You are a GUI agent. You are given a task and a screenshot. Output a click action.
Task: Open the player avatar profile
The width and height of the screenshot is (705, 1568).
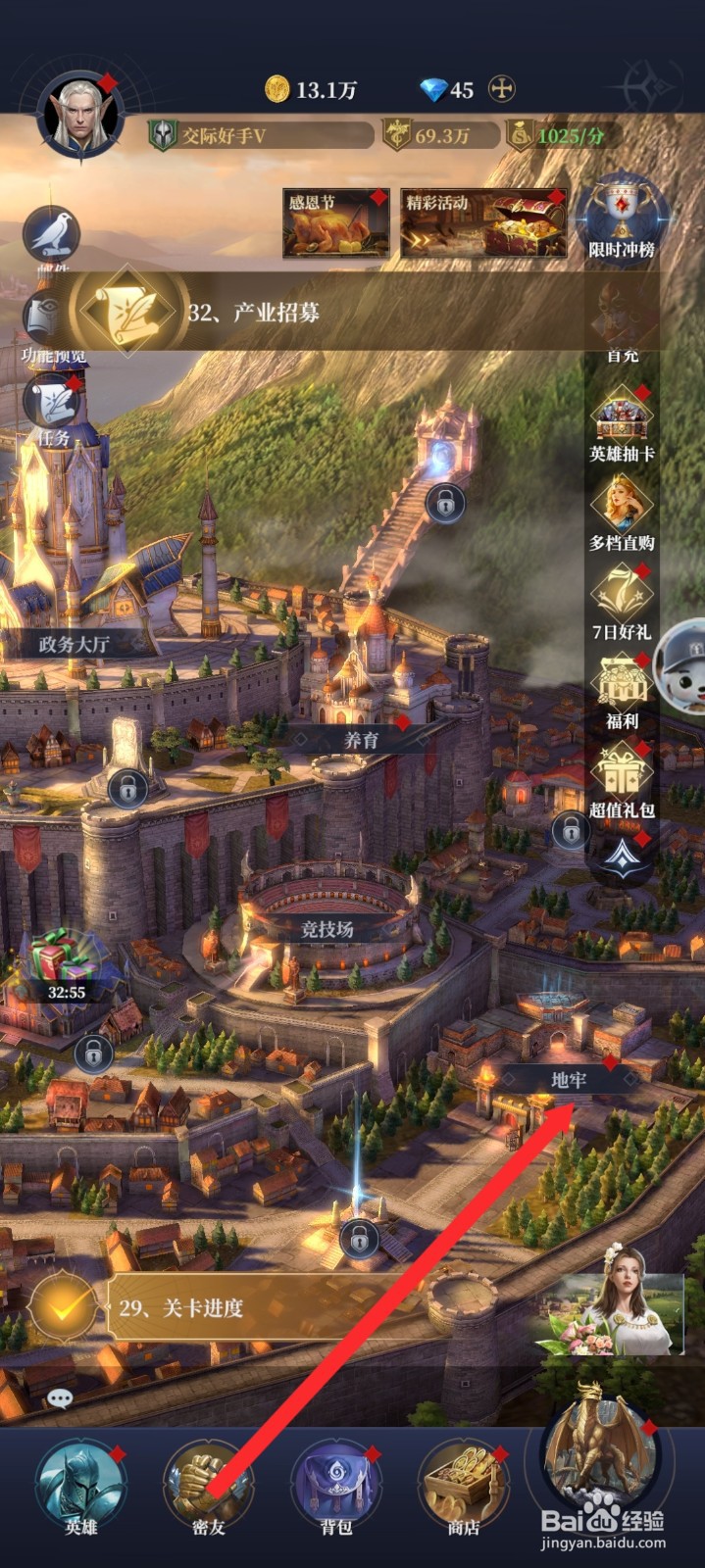(x=79, y=117)
